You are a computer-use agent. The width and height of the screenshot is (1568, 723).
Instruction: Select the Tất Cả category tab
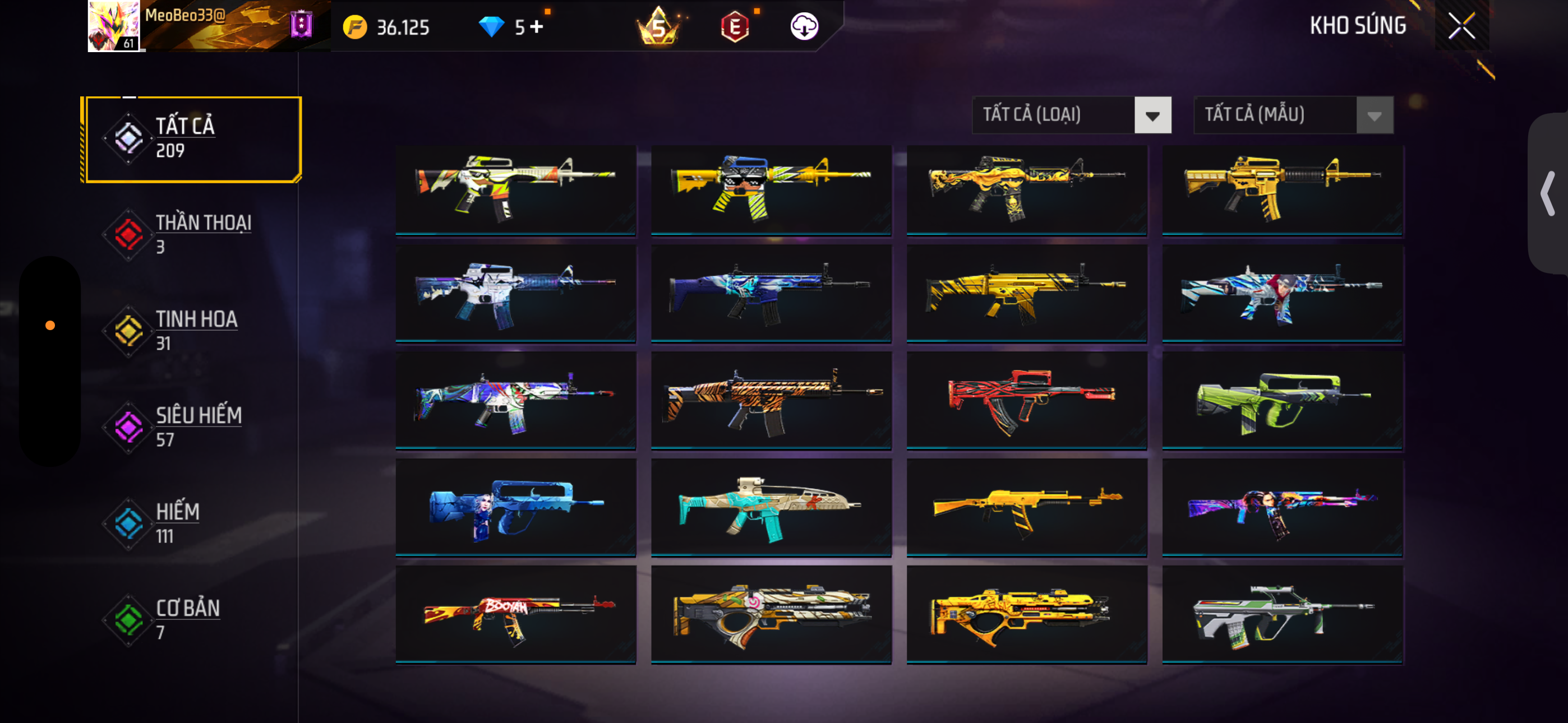pyautogui.click(x=192, y=139)
